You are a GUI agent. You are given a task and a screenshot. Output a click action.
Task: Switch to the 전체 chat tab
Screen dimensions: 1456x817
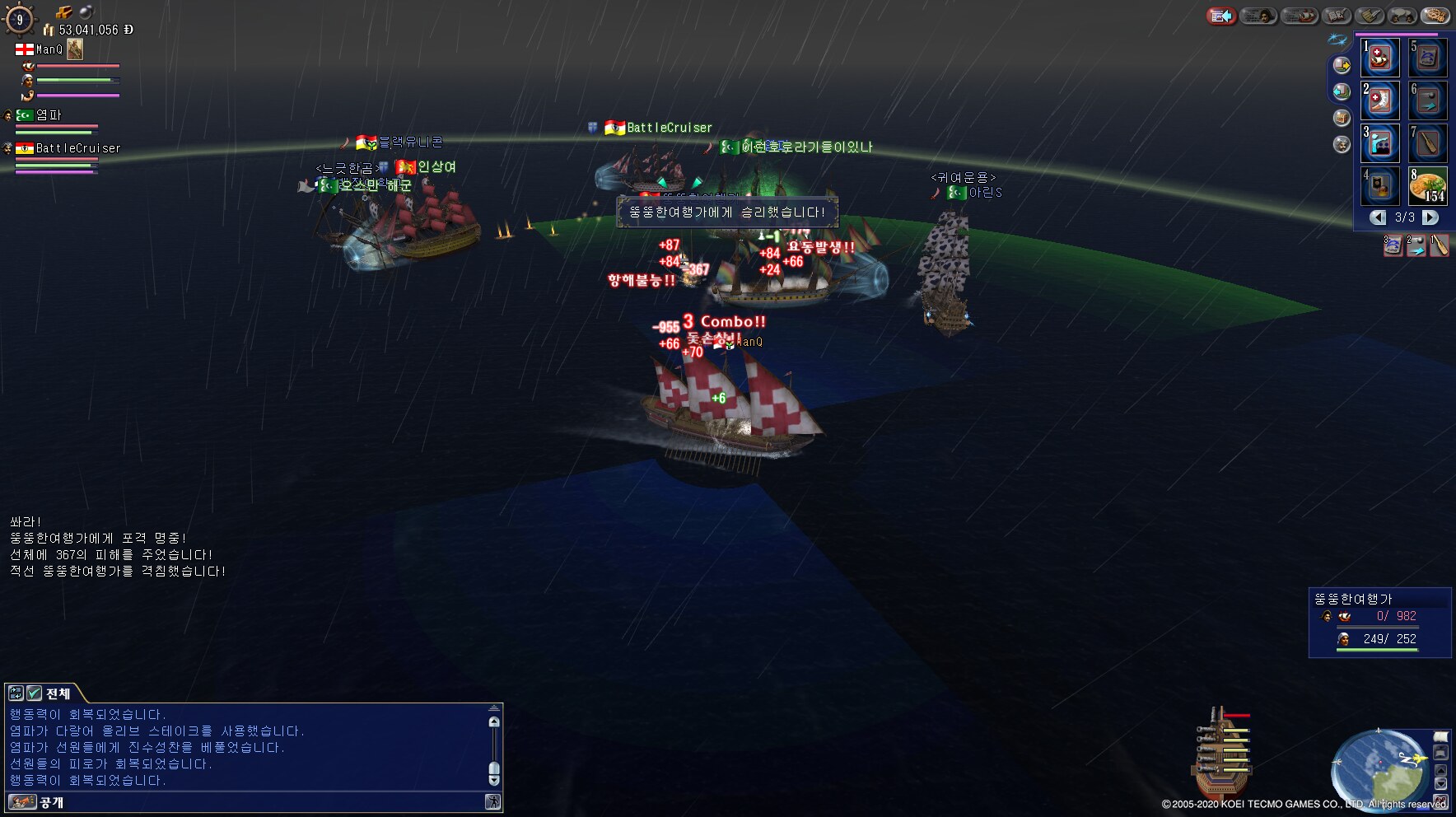tap(58, 693)
